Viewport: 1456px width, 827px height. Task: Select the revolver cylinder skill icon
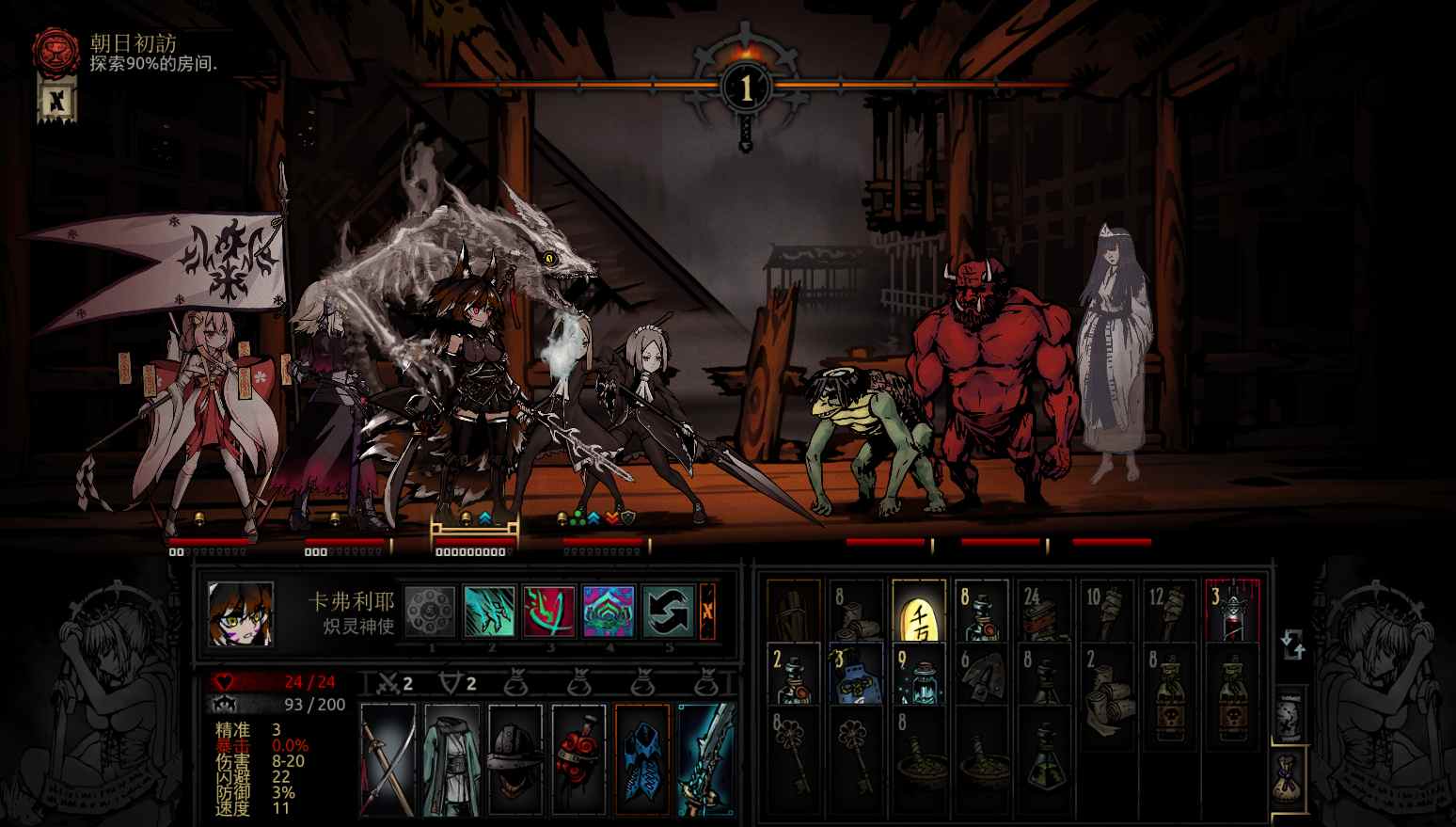(431, 611)
